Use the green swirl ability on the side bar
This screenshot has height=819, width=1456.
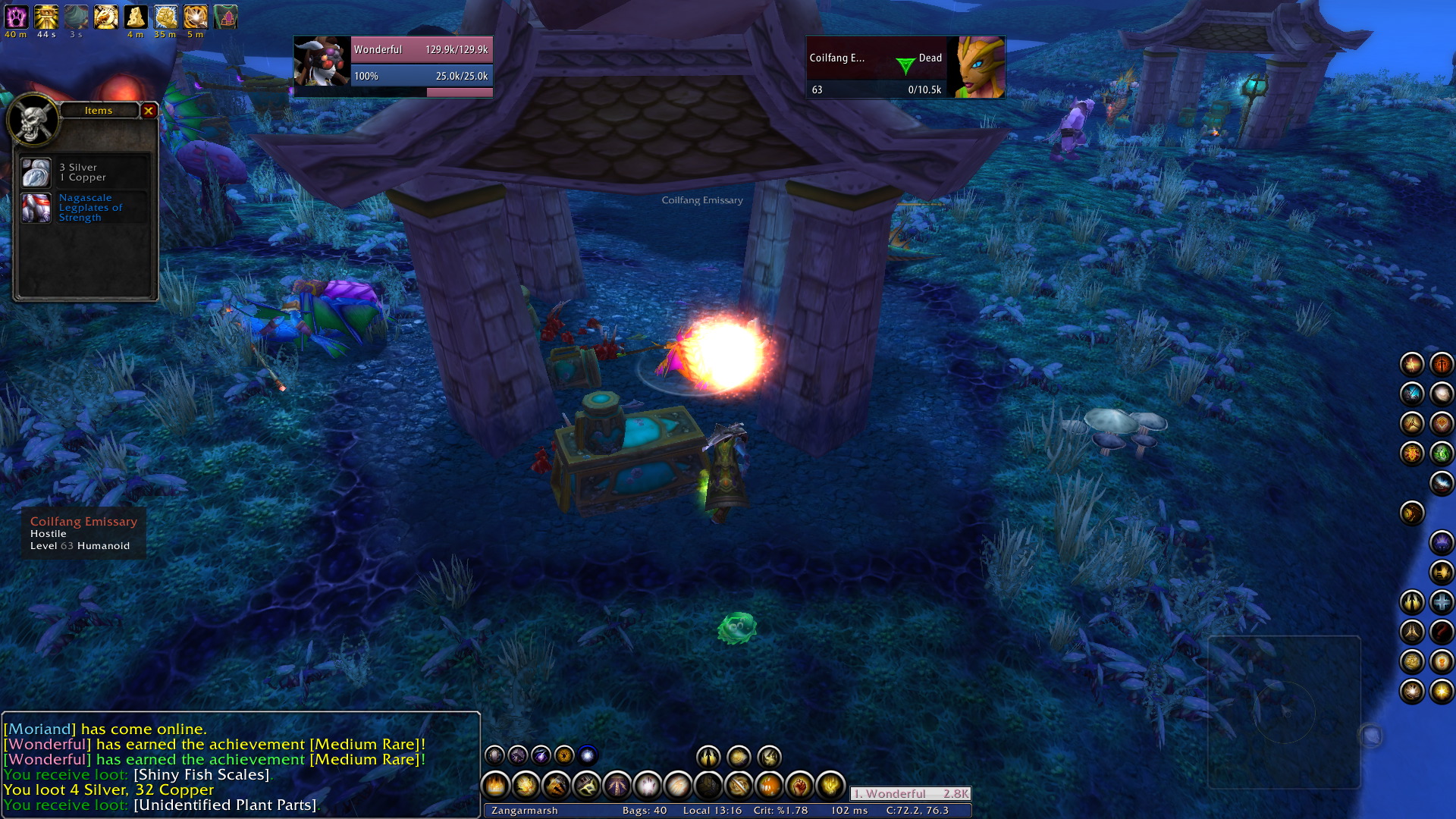point(1442,453)
